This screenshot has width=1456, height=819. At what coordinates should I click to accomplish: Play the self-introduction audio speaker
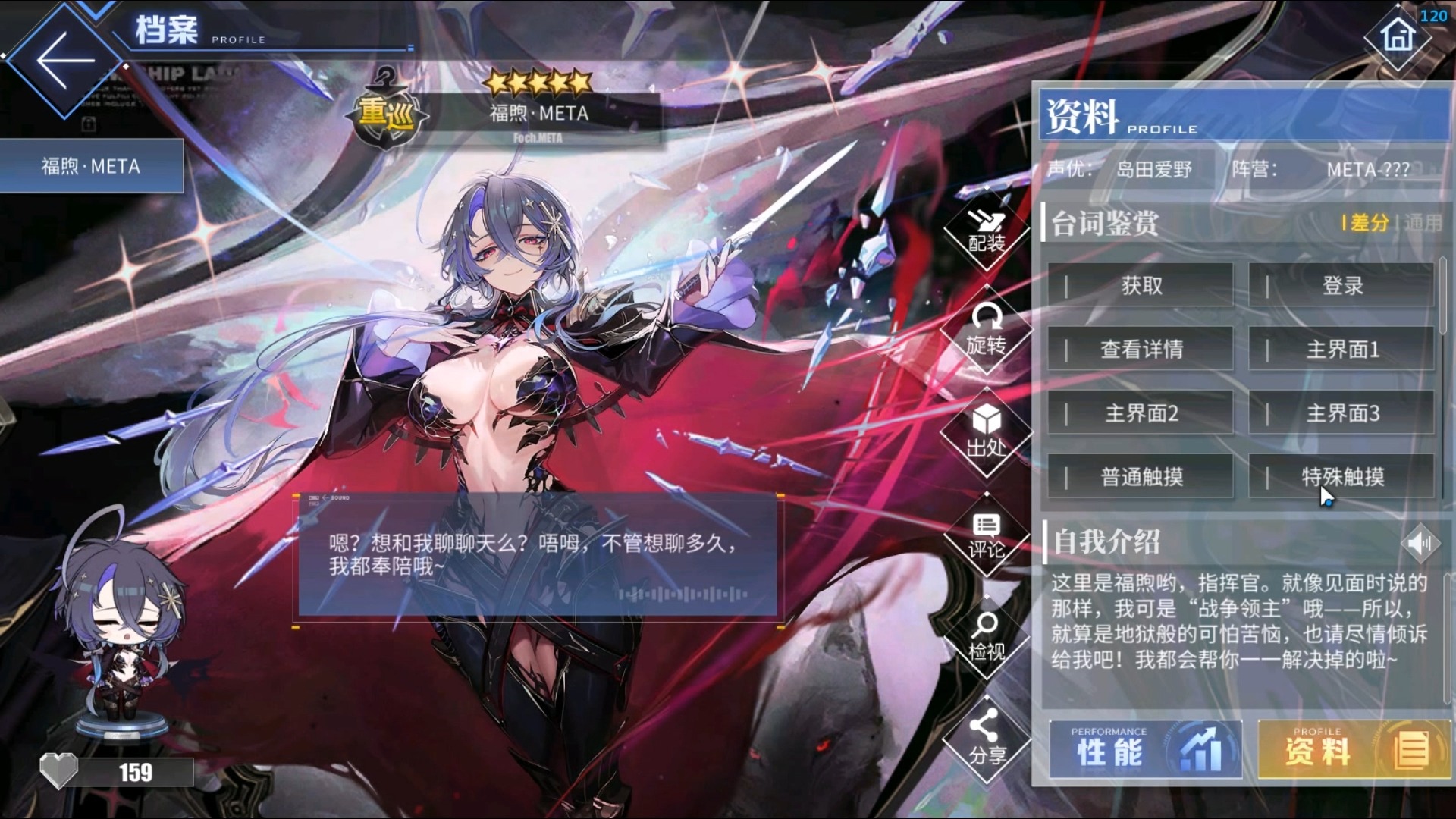1420,542
